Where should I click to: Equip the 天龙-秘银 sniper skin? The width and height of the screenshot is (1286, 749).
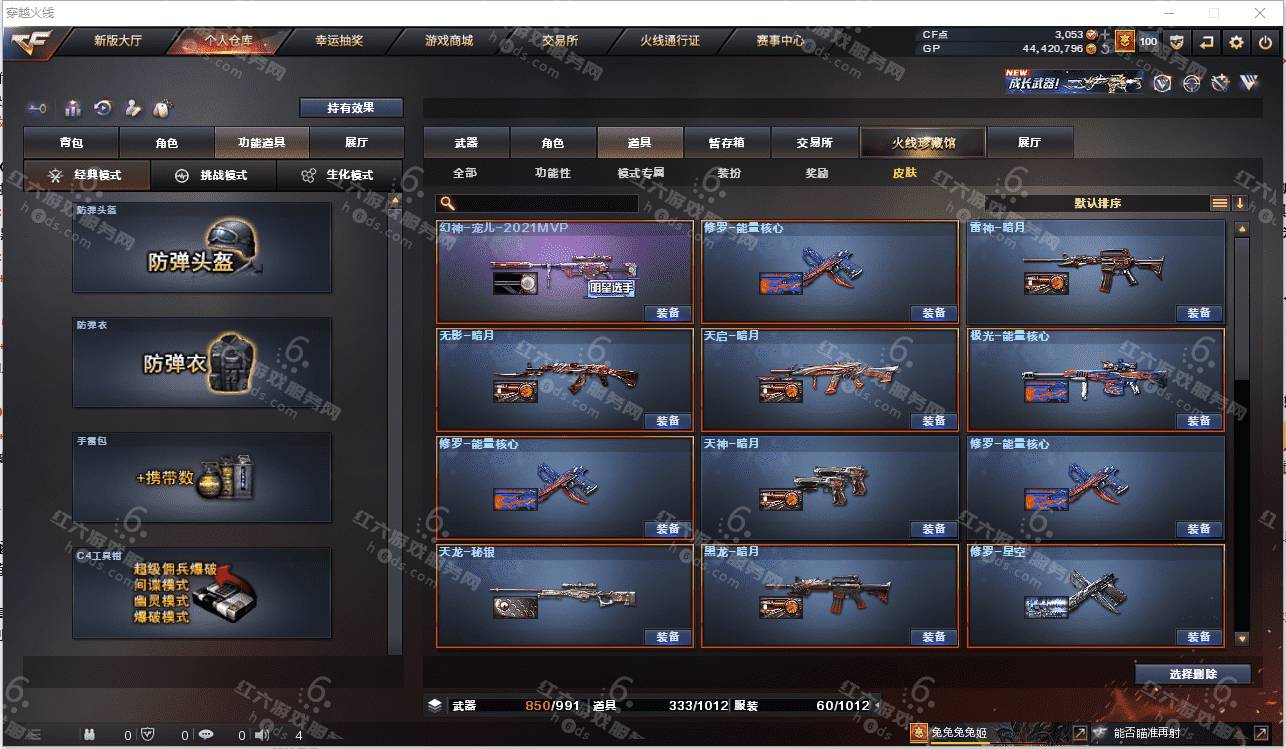click(668, 637)
